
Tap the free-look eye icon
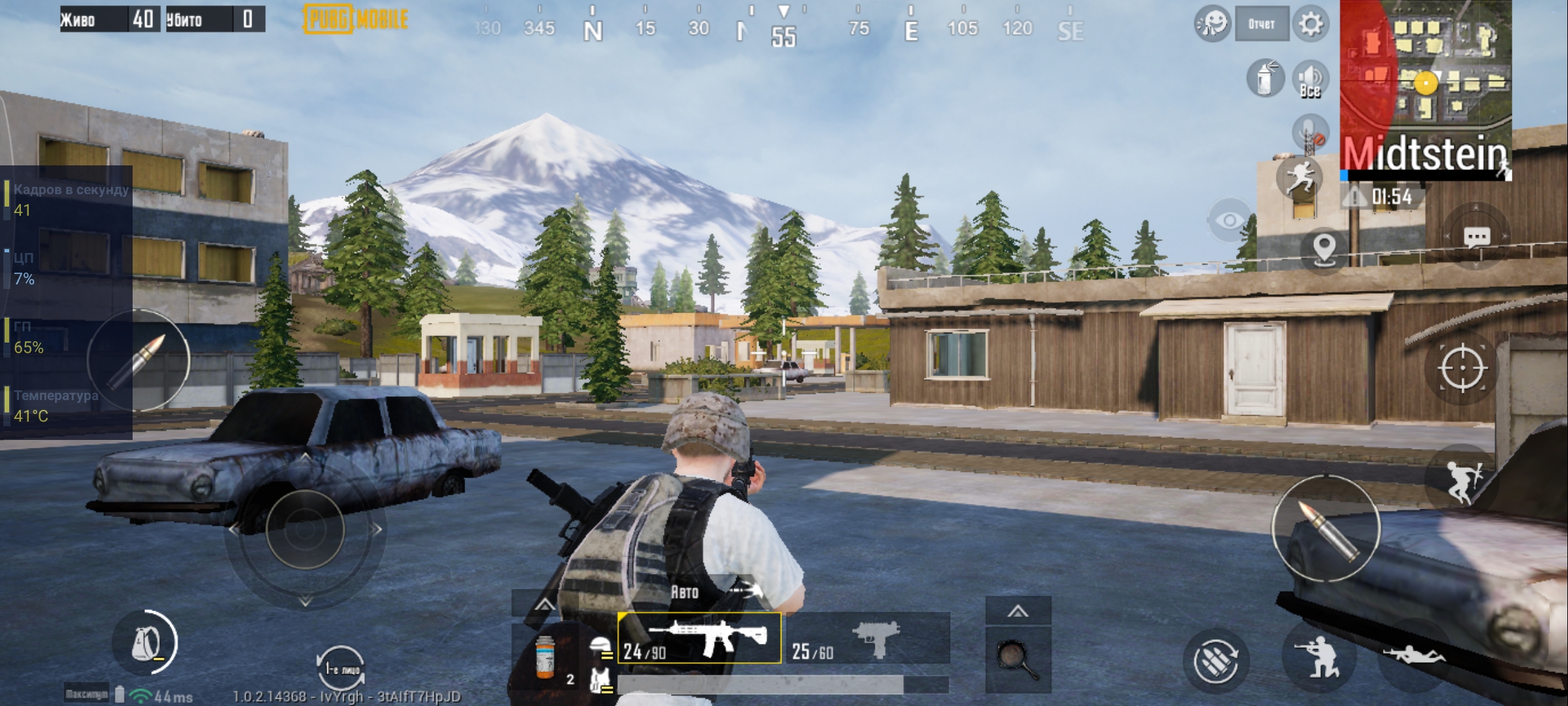[1229, 221]
